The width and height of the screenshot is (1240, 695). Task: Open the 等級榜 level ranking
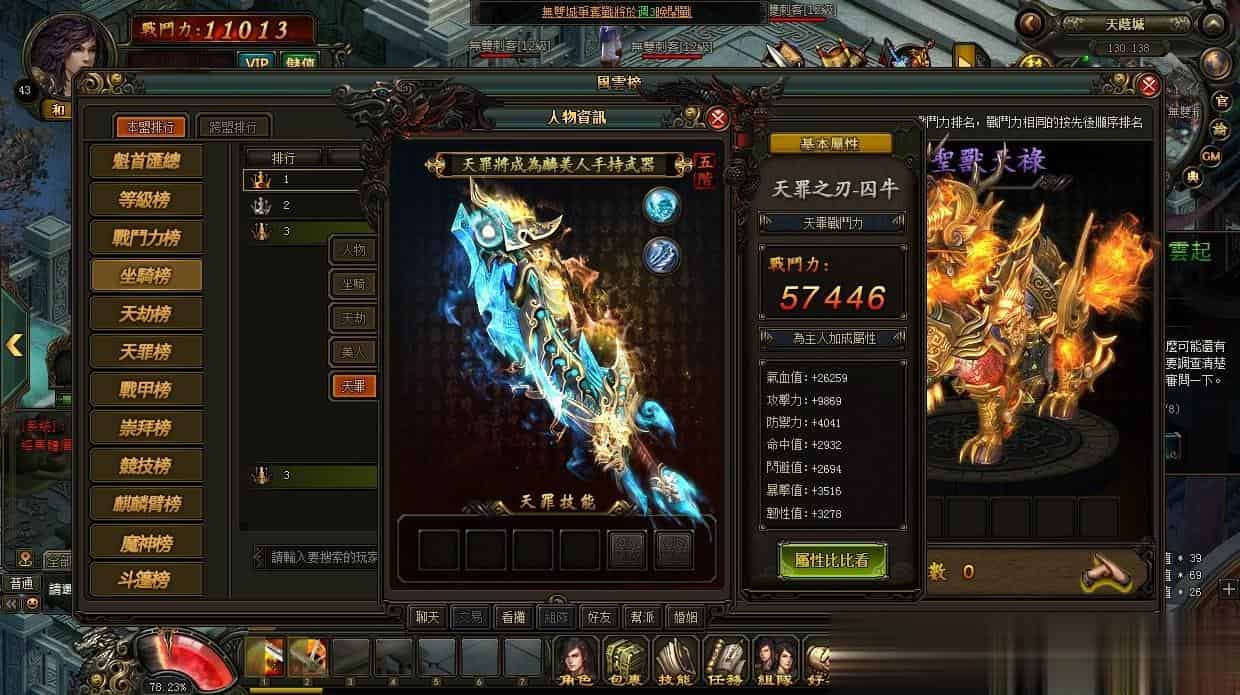click(x=146, y=199)
